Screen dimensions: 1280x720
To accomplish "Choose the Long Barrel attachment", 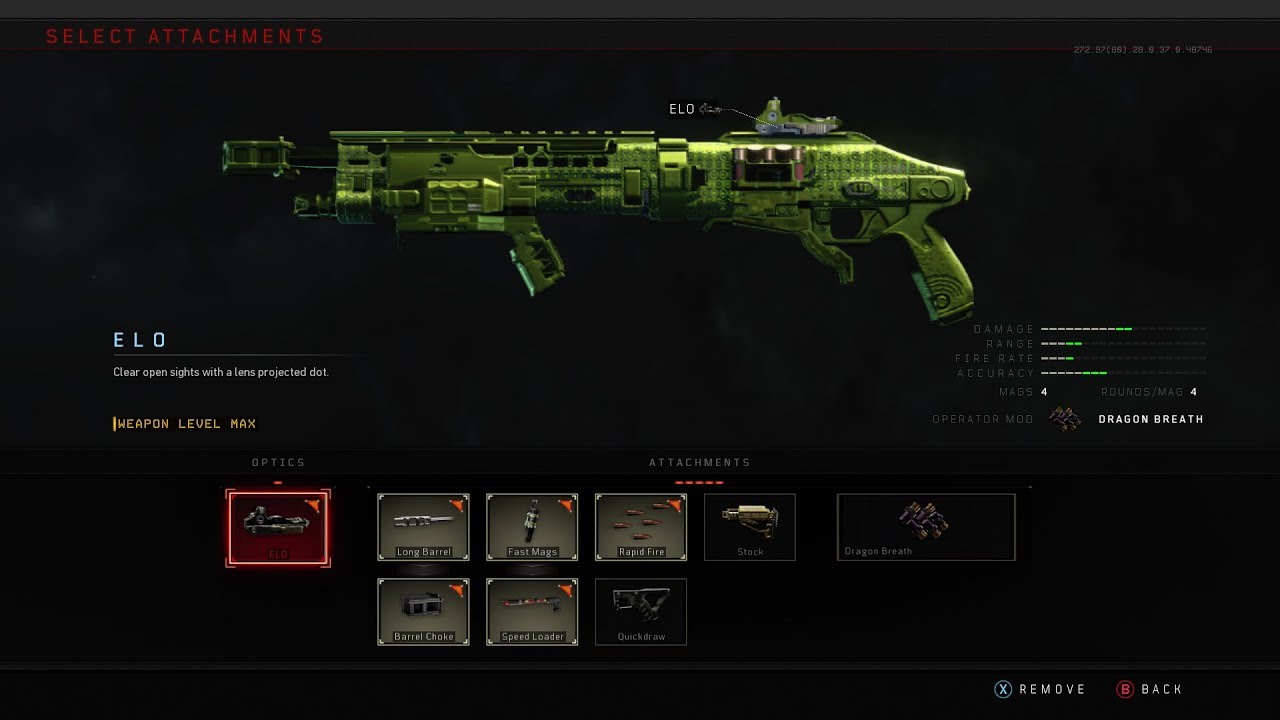I will point(423,526).
